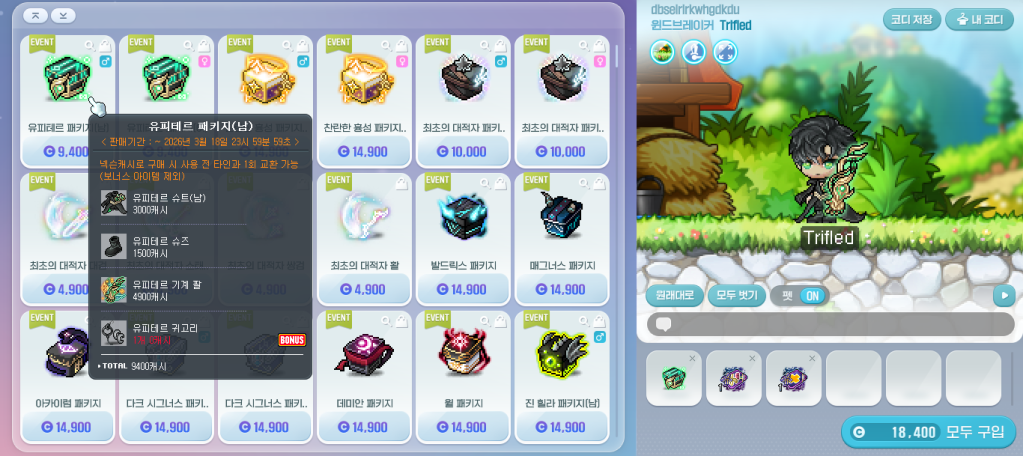Remove the green chest item from the cart
This screenshot has width=1023, height=456.
pos(692,357)
